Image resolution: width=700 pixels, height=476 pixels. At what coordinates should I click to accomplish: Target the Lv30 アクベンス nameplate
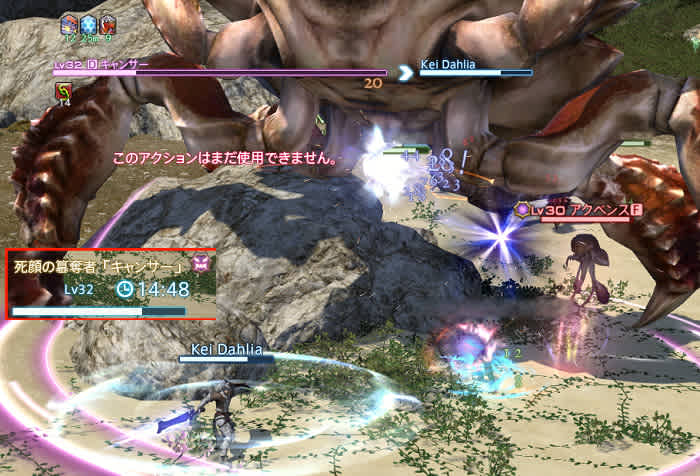coord(574,210)
